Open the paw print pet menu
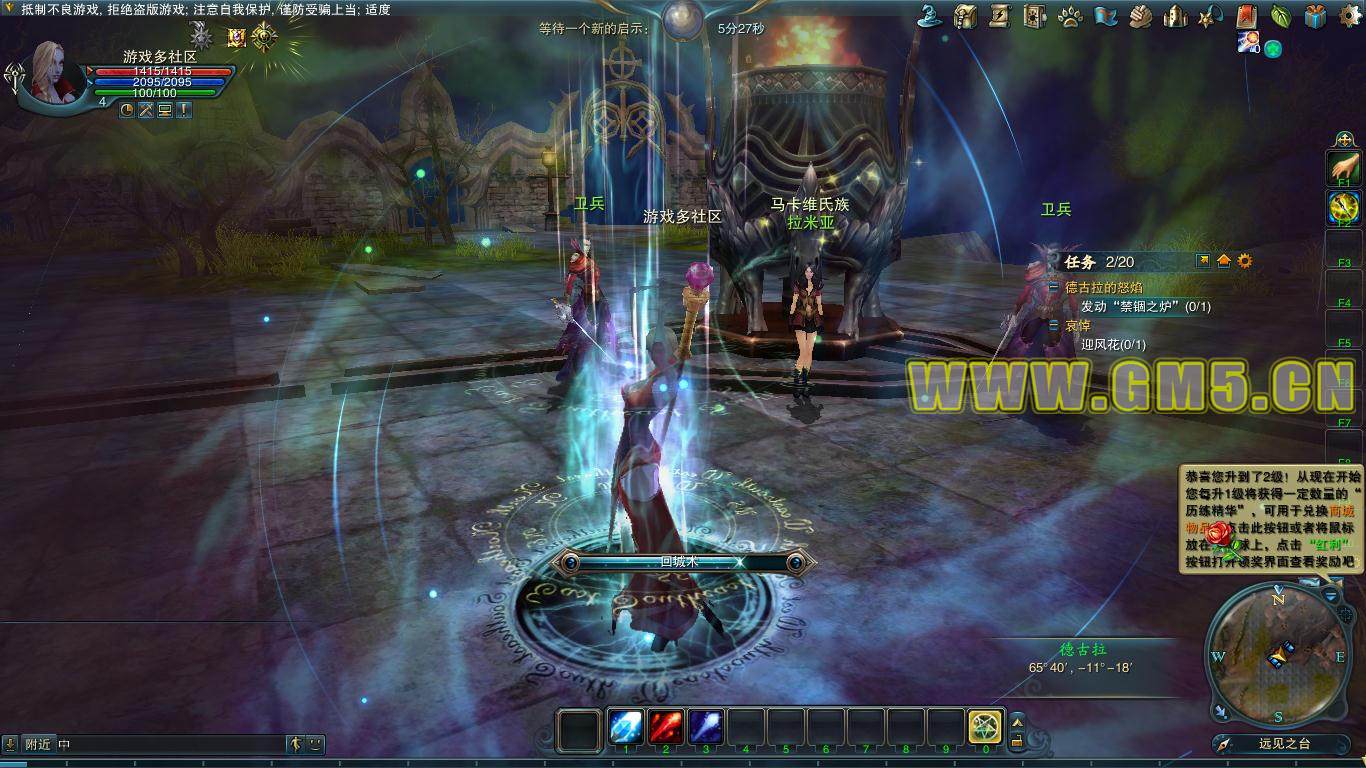 (x=1068, y=16)
